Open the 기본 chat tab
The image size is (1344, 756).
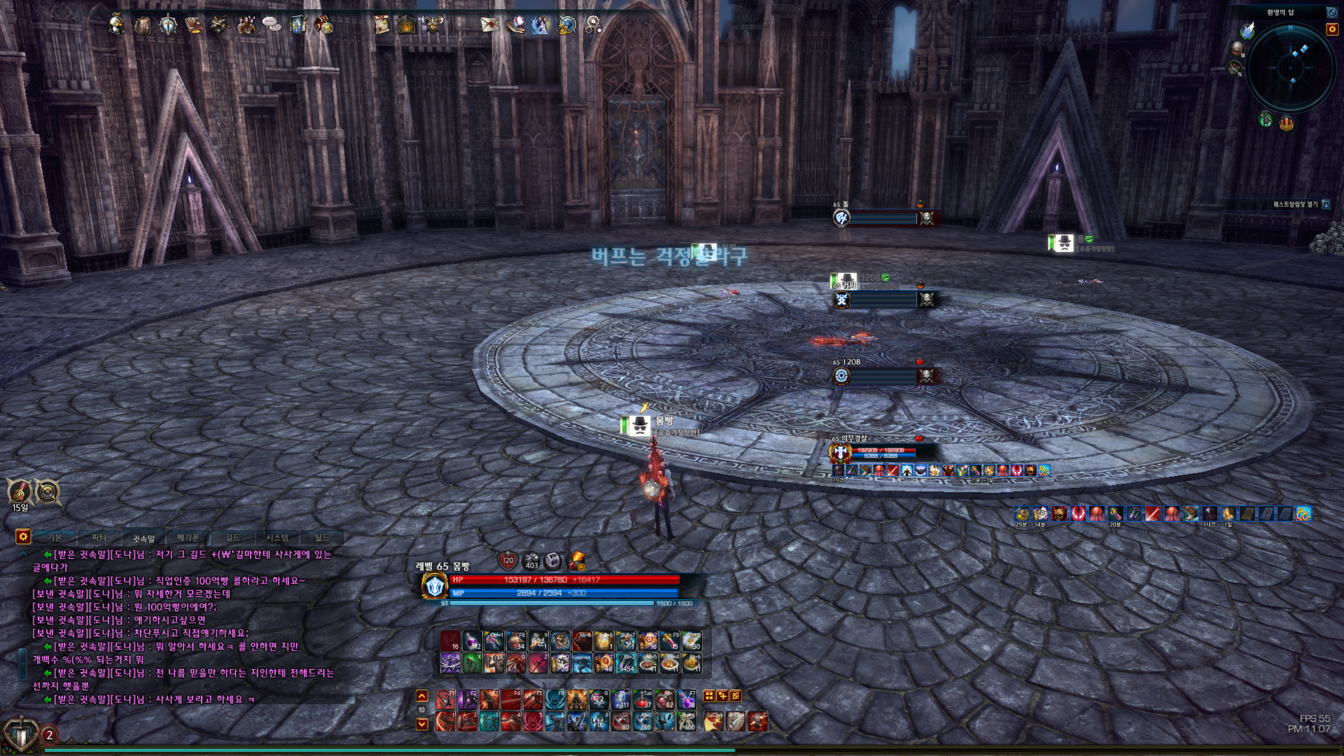click(55, 538)
